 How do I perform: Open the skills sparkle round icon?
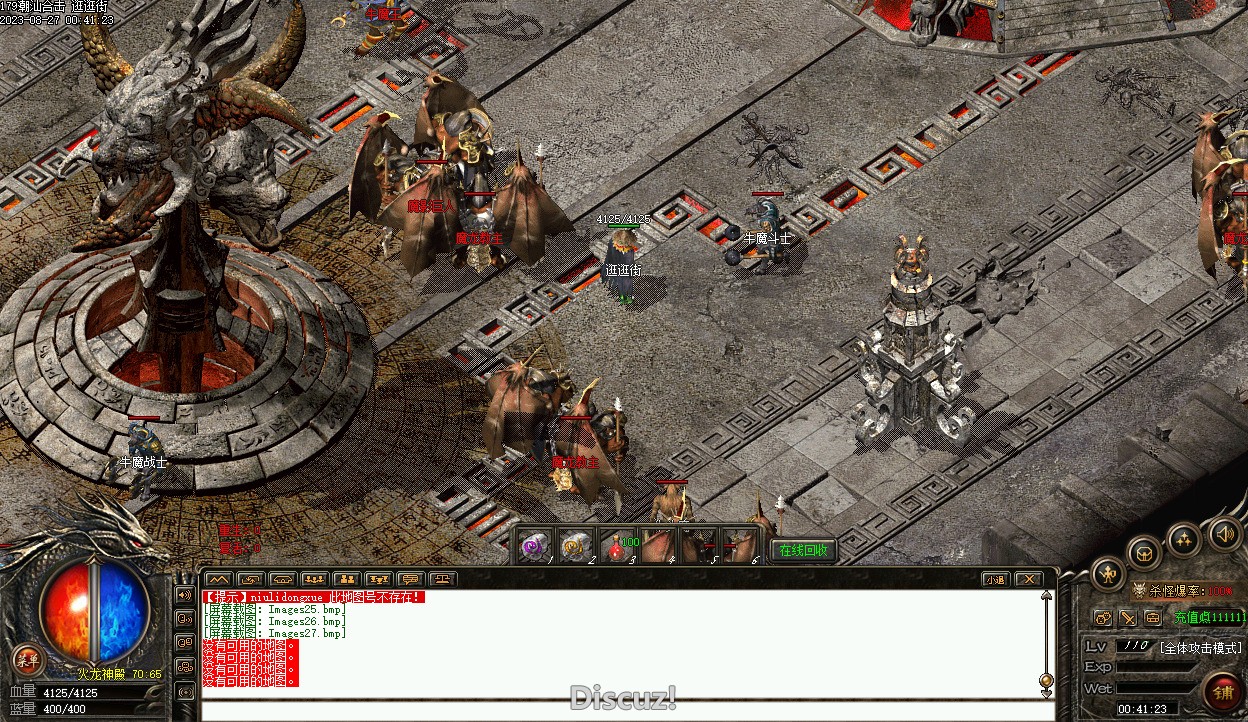[x=1185, y=541]
